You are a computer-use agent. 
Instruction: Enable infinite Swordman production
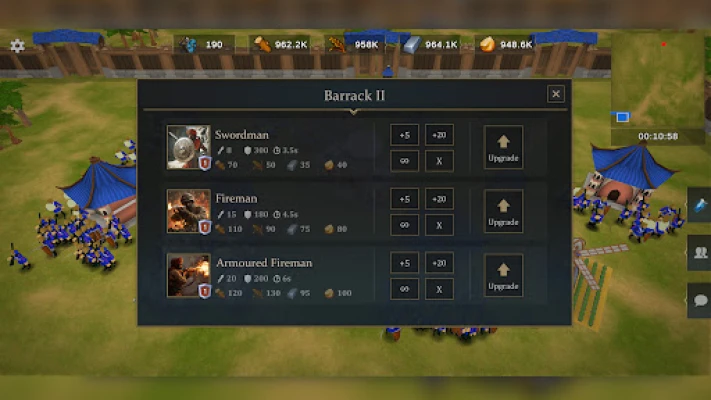(x=404, y=160)
